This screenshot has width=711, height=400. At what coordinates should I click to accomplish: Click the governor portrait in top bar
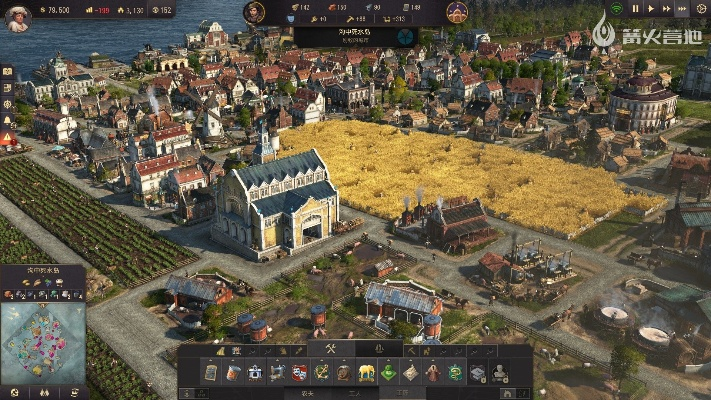tap(254, 12)
